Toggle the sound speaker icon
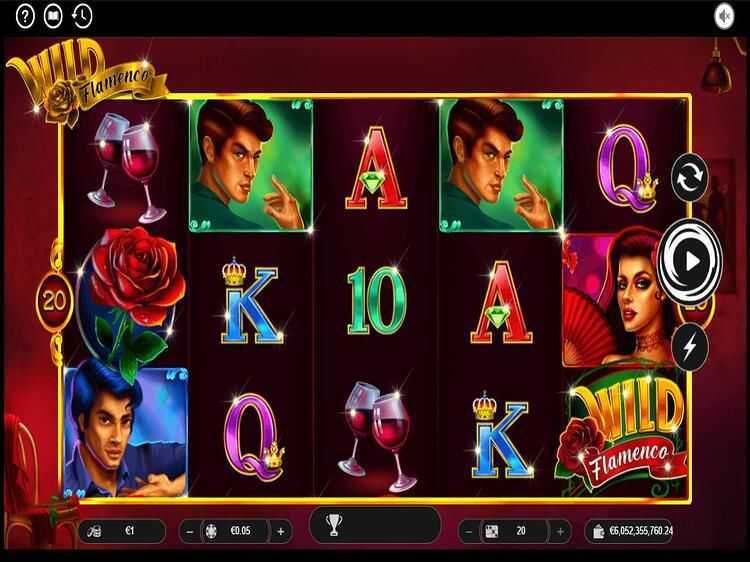The height and width of the screenshot is (562, 750). click(724, 15)
